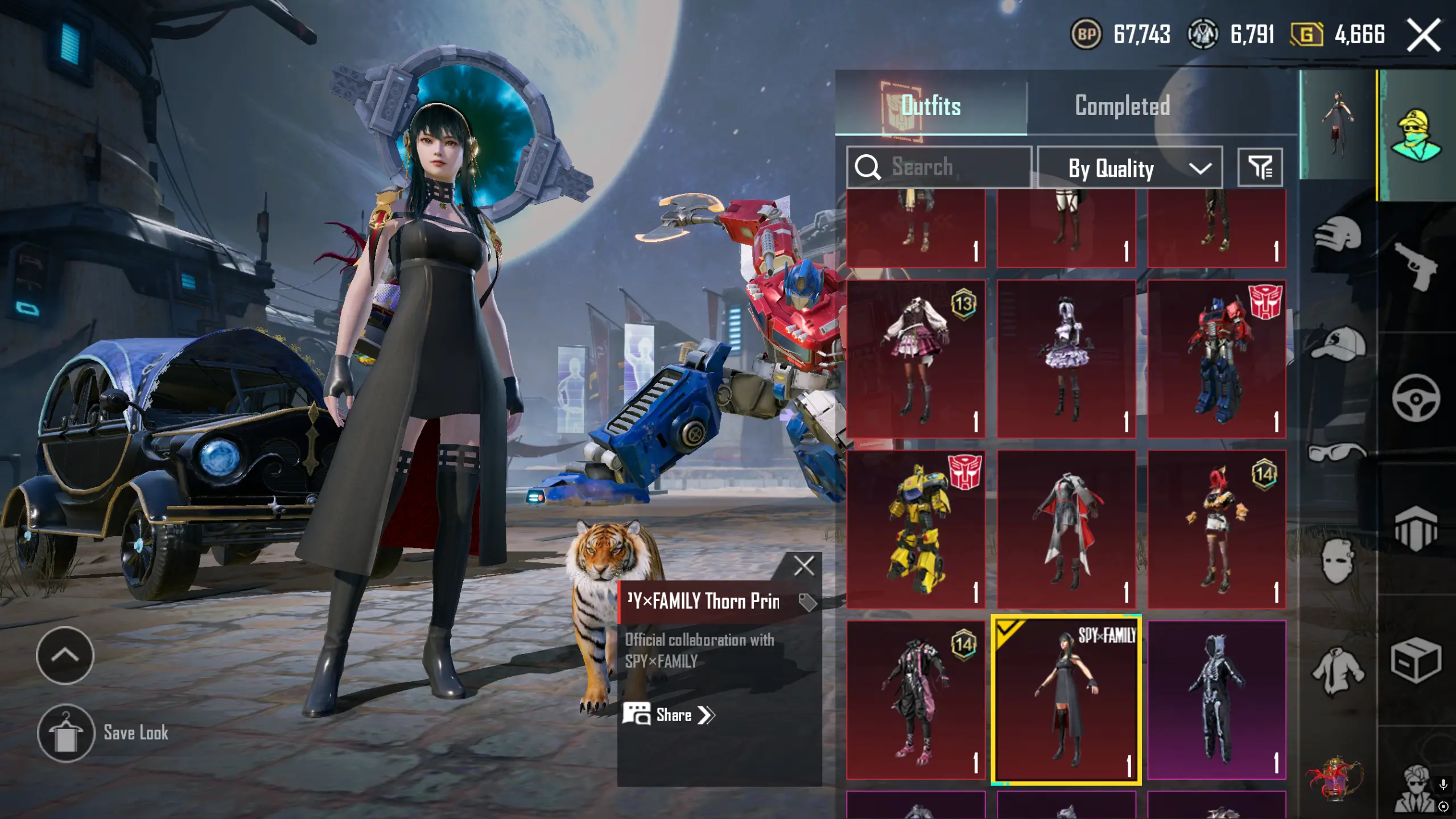Dismiss the Thorn Princess info popup
1456x819 pixels.
click(x=803, y=566)
